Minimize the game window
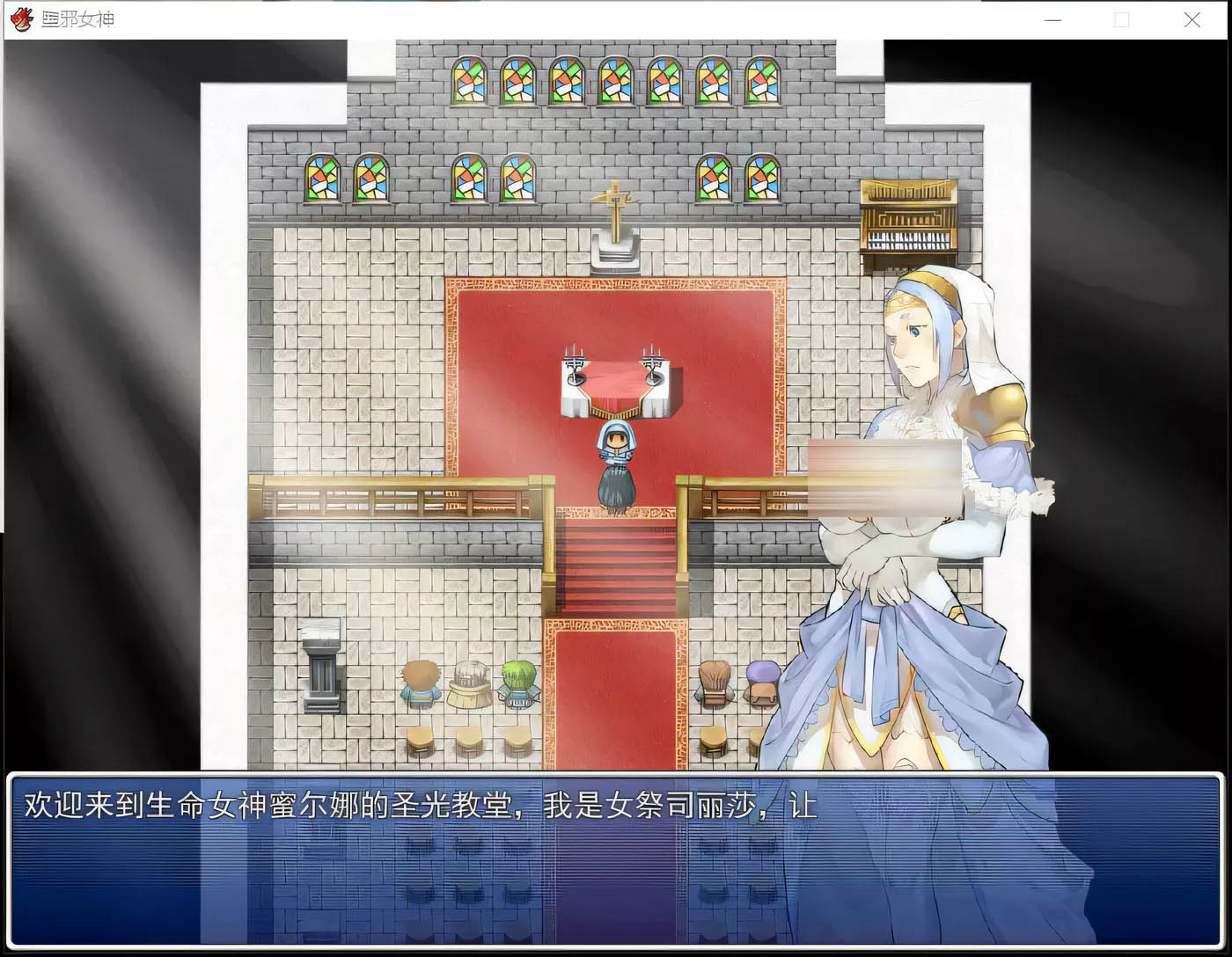The image size is (1232, 957). [x=1052, y=19]
